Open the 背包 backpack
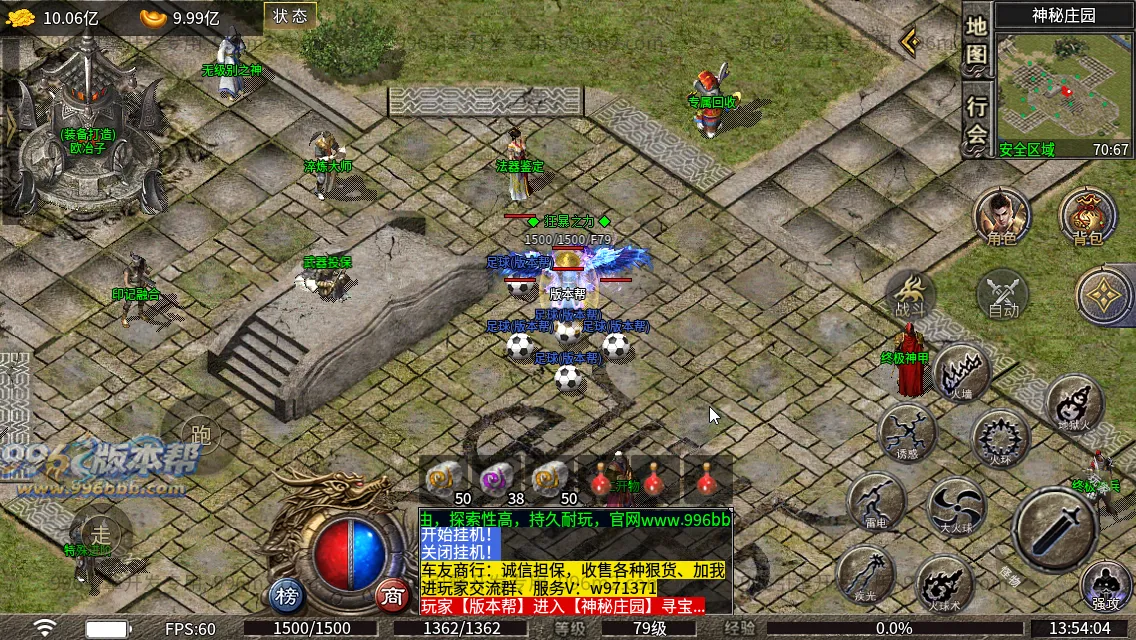The image size is (1136, 640). pyautogui.click(x=1088, y=216)
